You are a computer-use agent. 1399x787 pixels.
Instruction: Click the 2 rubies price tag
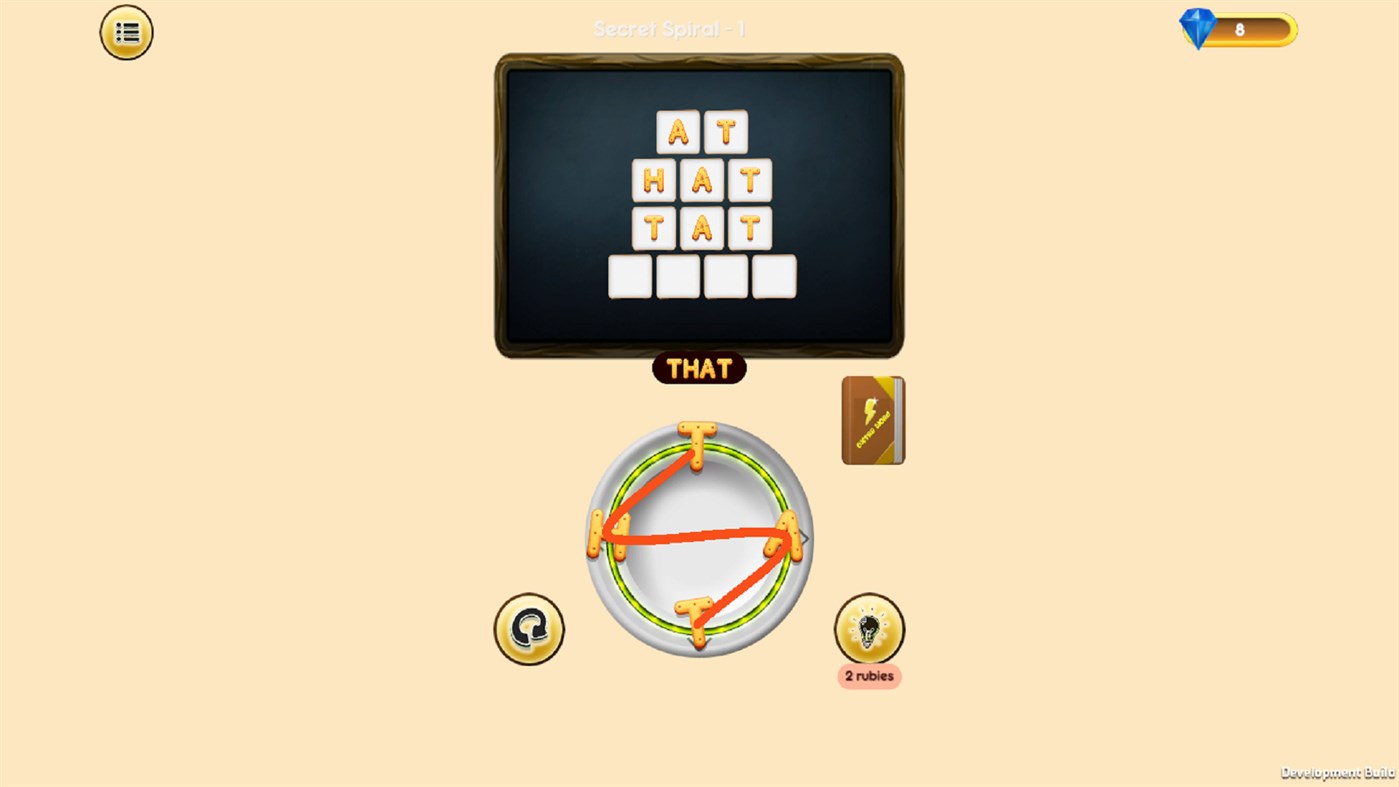(x=869, y=676)
